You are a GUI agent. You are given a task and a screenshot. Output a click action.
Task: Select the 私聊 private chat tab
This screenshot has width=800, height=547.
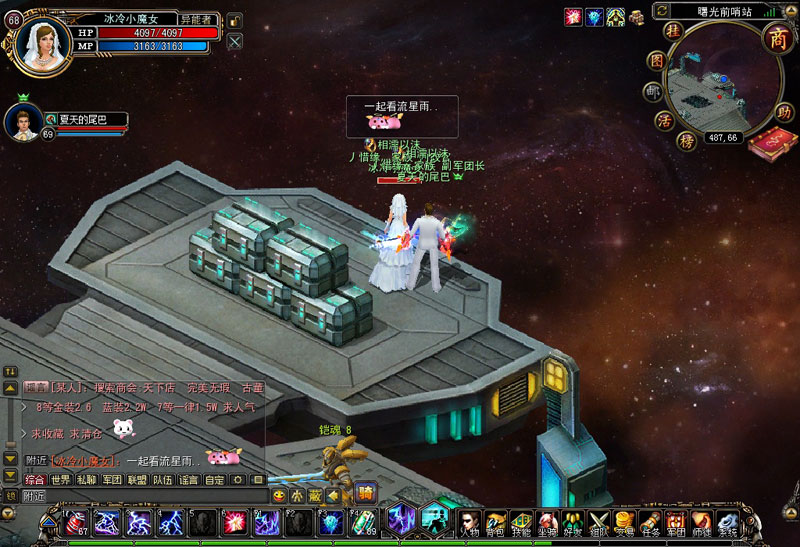[87, 480]
